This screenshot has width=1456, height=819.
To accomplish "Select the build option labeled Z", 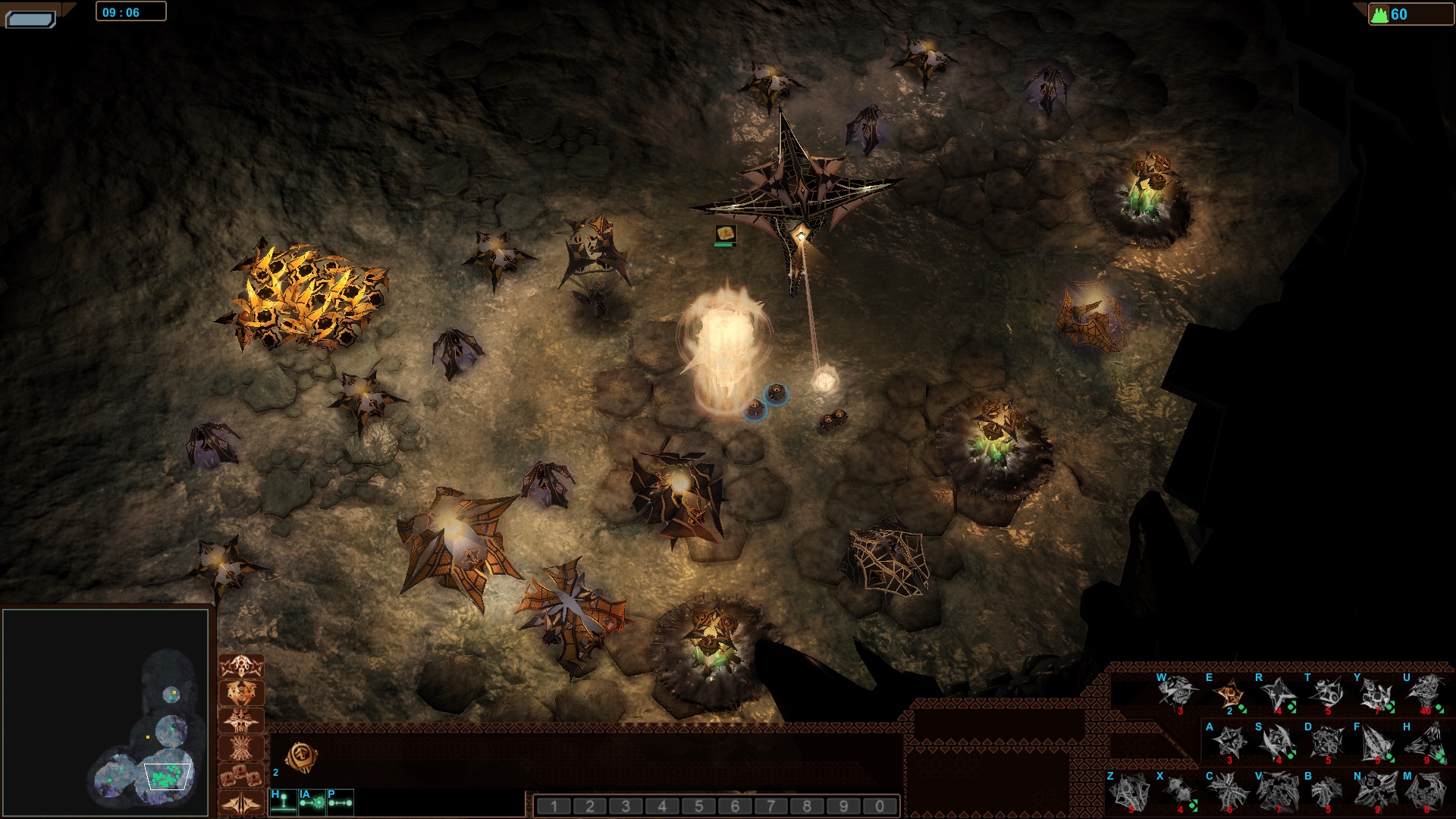I will click(1129, 792).
